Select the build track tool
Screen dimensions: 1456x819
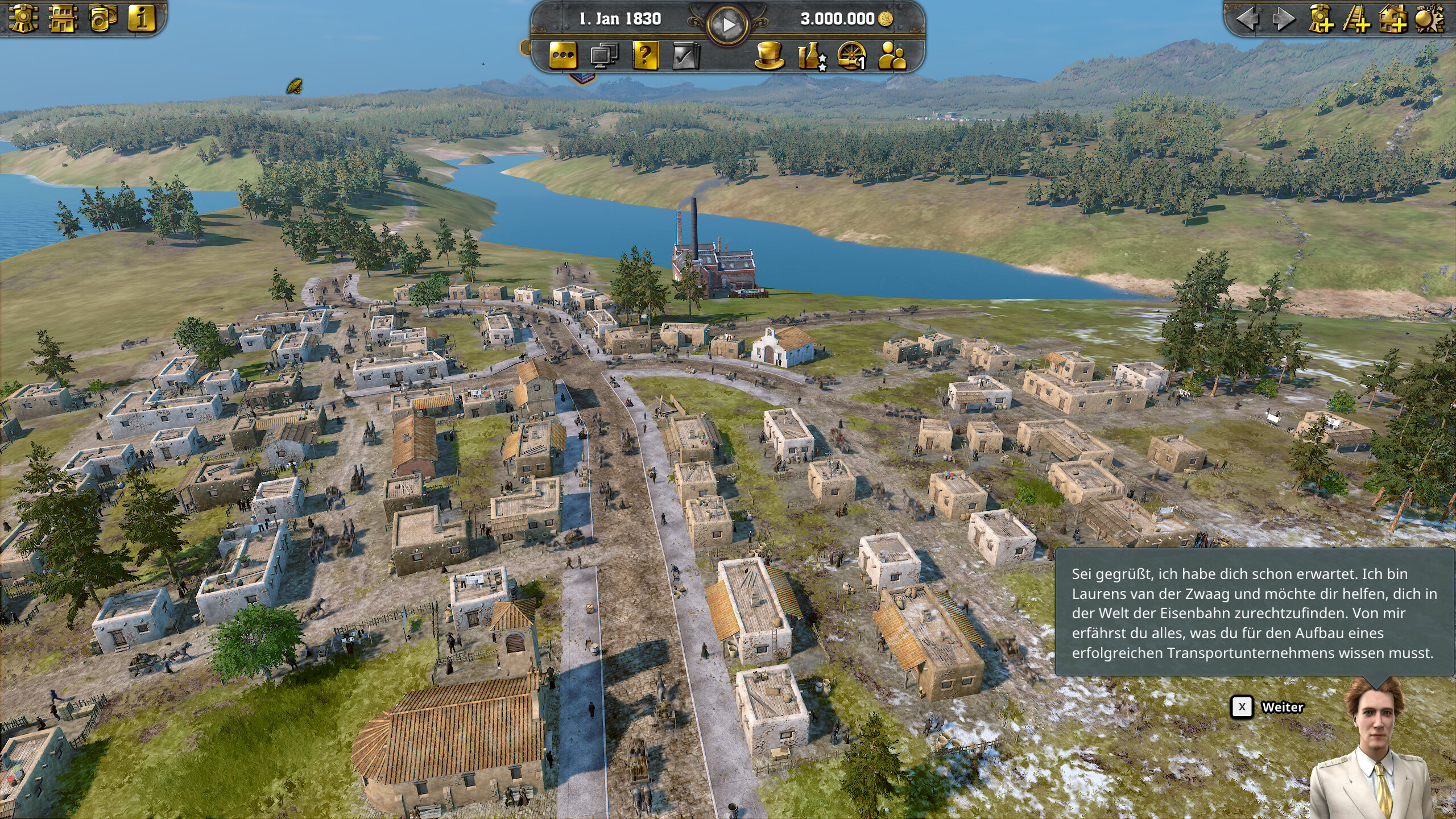pyautogui.click(x=1356, y=19)
